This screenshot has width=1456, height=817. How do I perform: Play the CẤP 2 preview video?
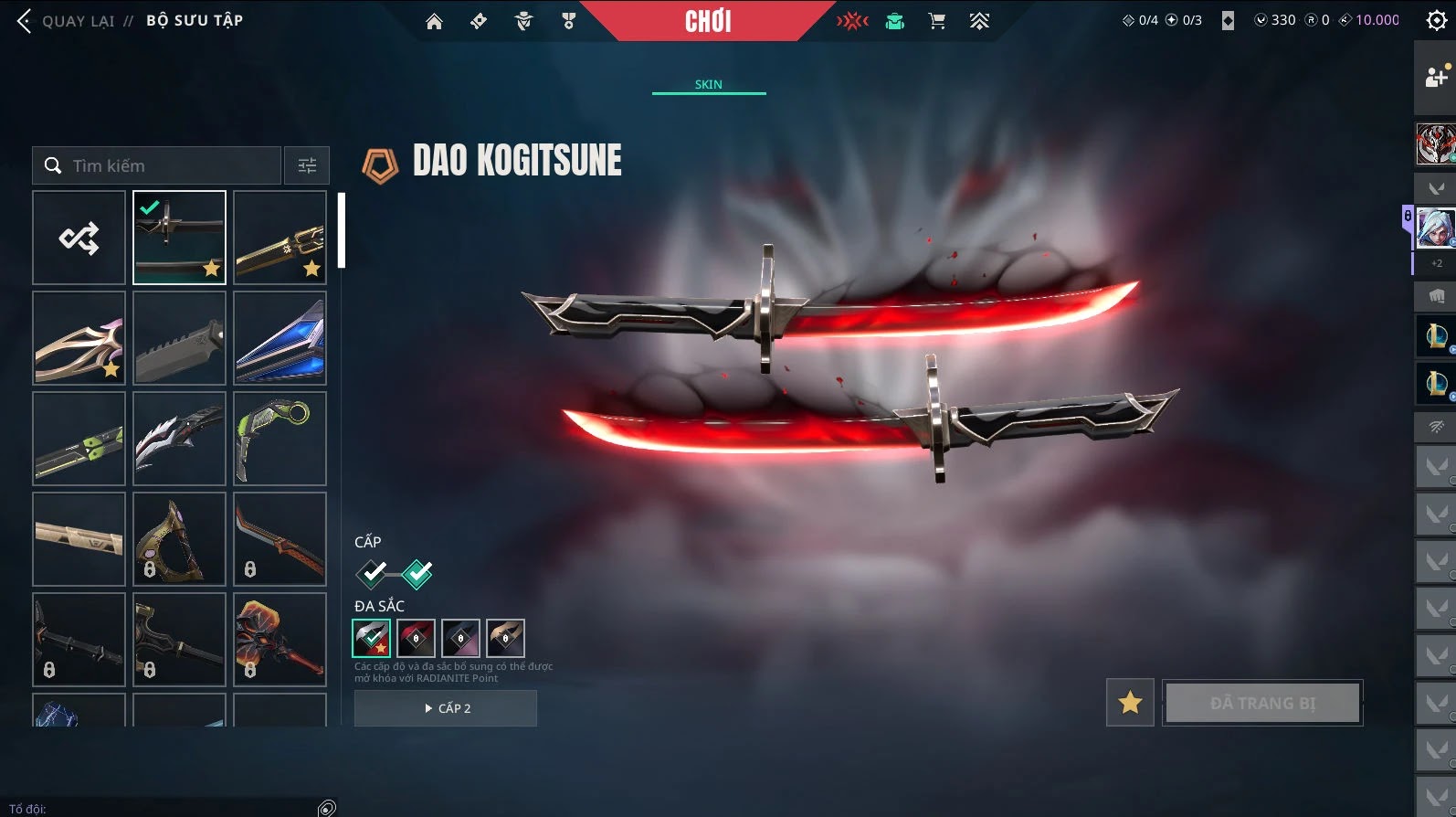click(x=446, y=708)
